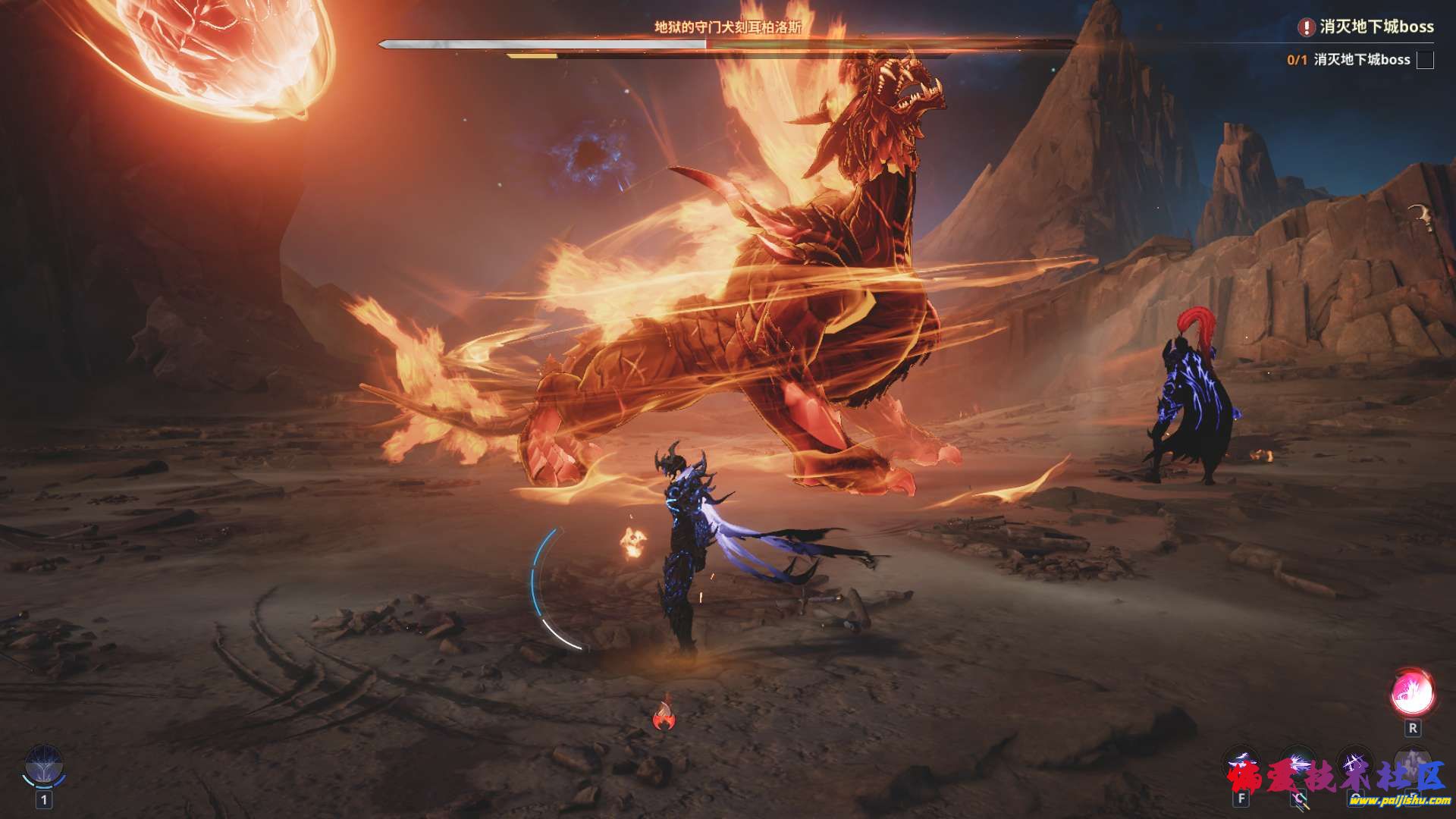Click the red flame status icon
The height and width of the screenshot is (819, 1456).
(x=664, y=716)
